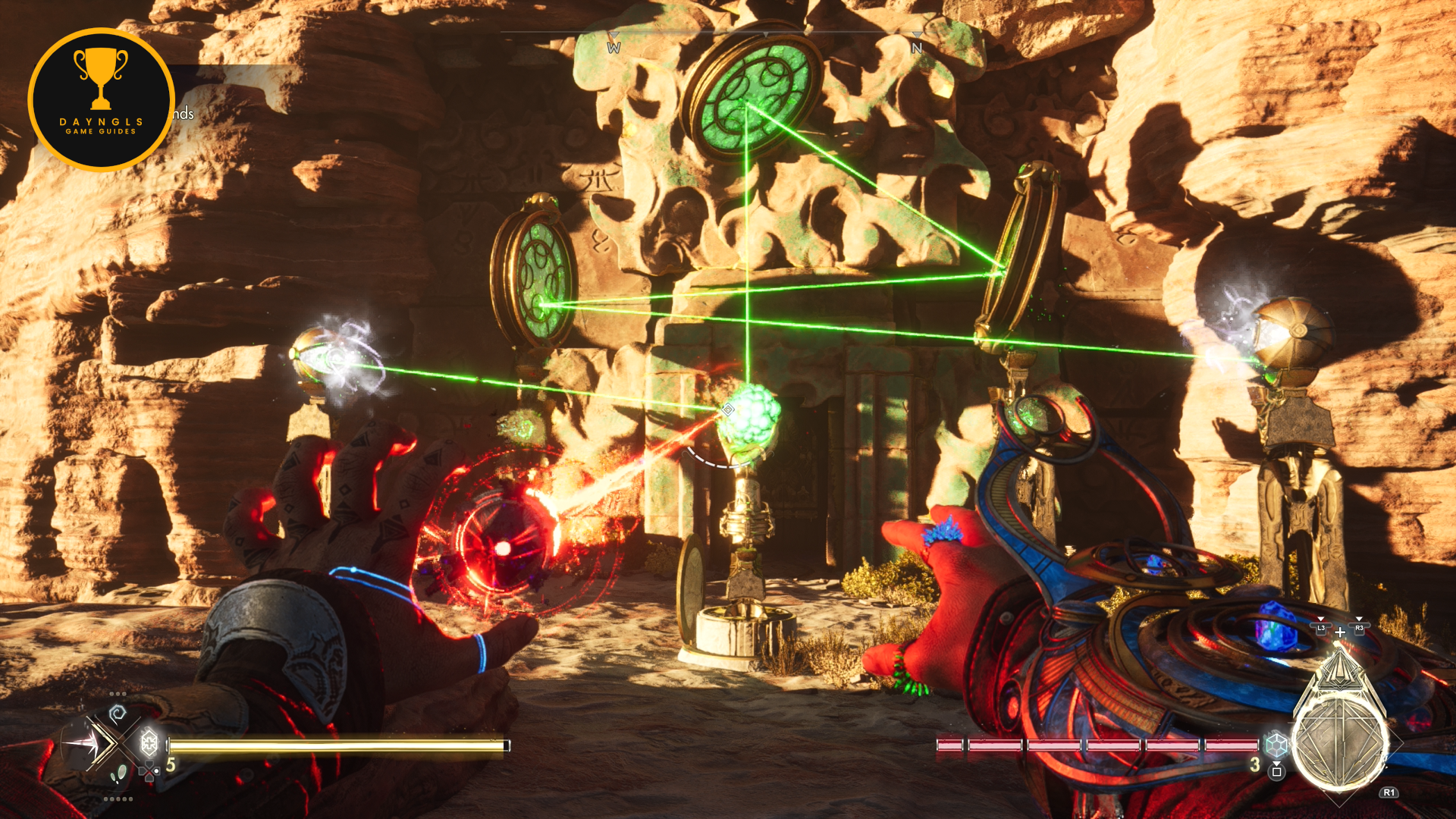The image size is (1456, 819).
Task: Use the mana crystal cube icon
Action: pos(1276,745)
